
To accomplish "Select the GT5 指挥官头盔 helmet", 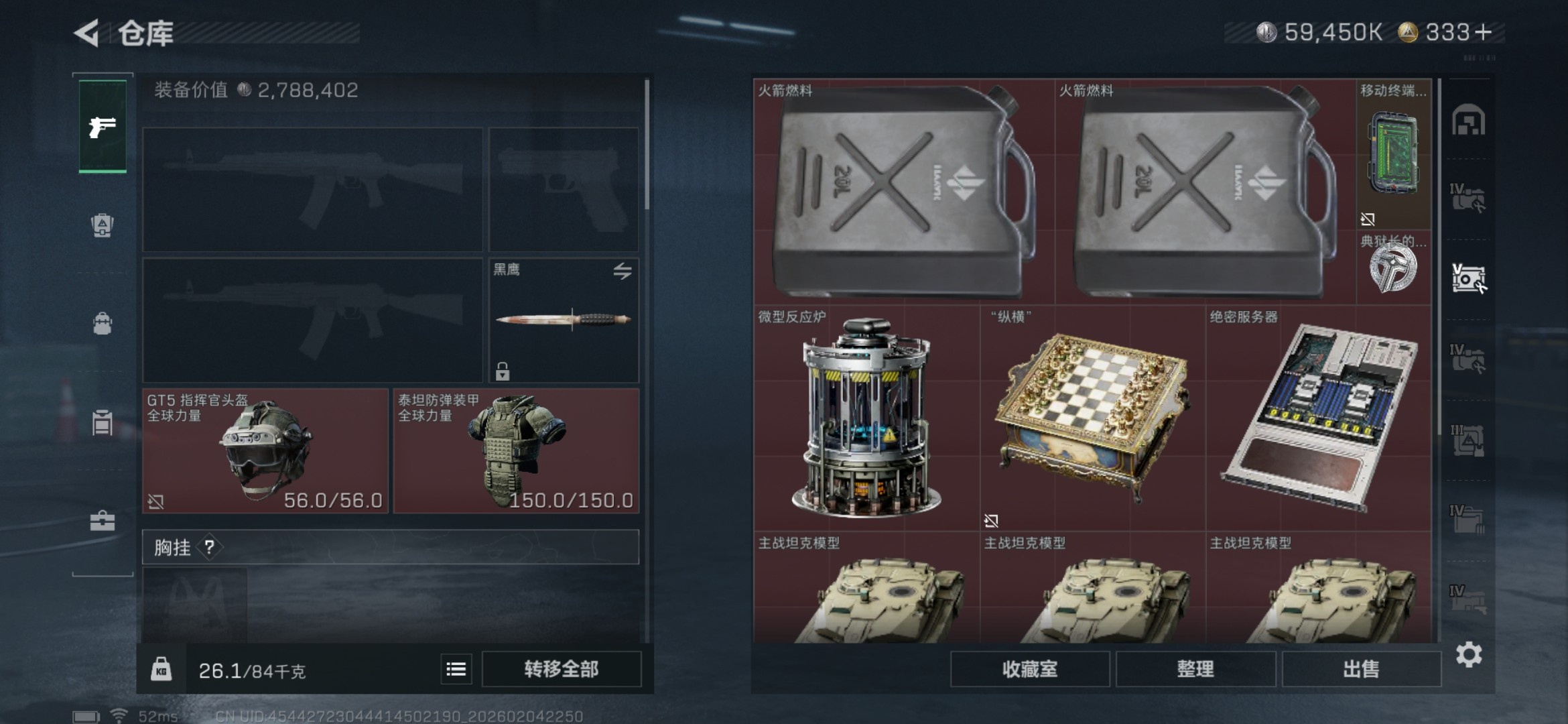I will pyautogui.click(x=265, y=450).
